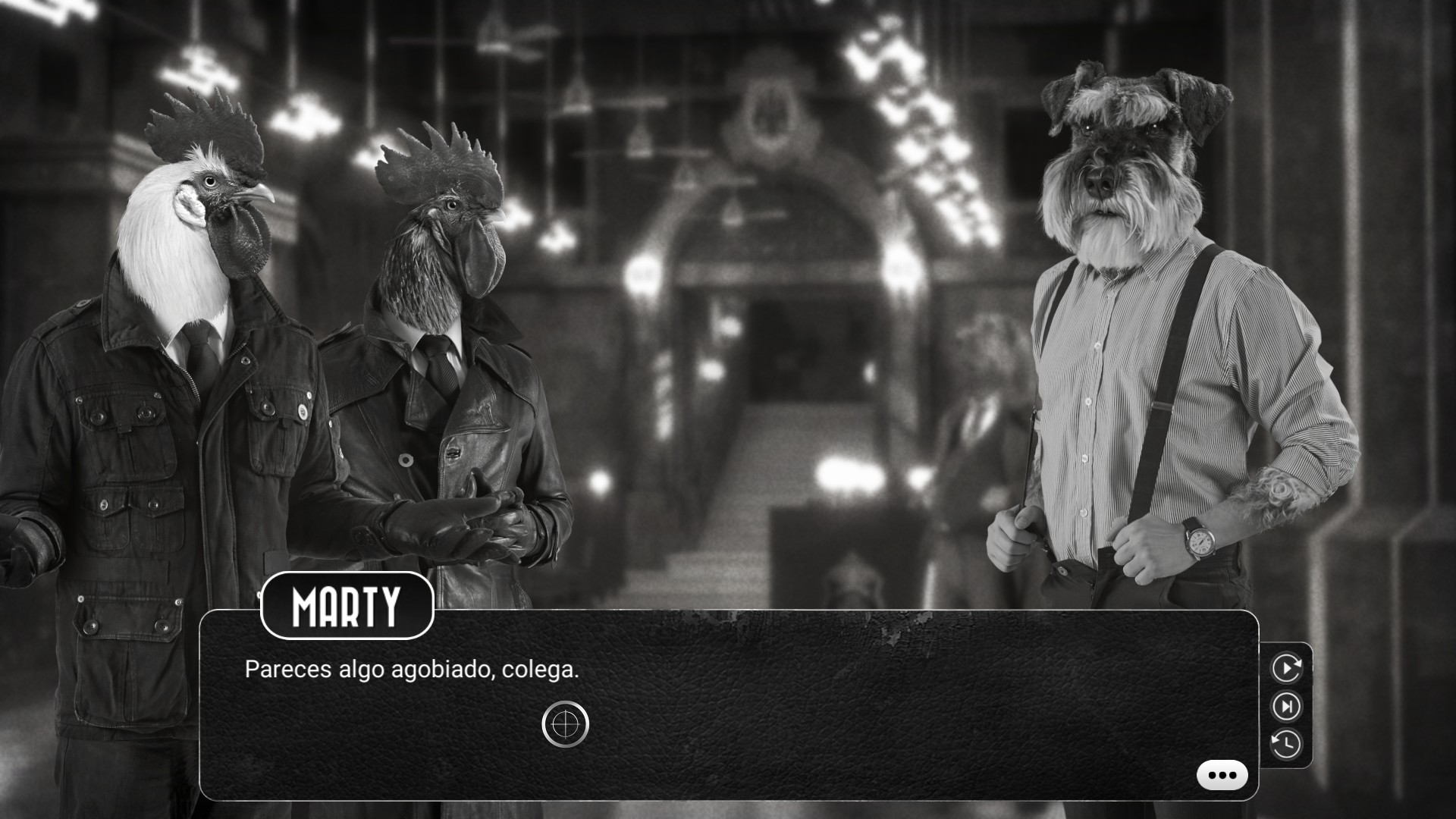Enable auto-play dialogue mode
Viewport: 1456px width, 819px height.
pos(1287,668)
